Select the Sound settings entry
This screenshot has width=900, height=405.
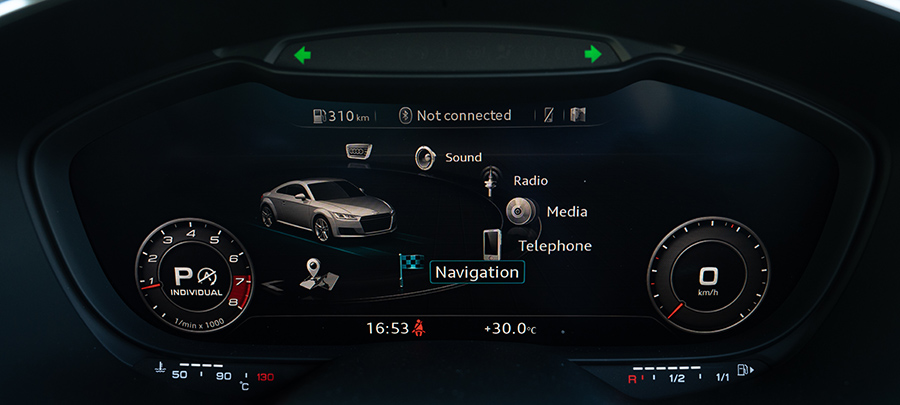(463, 157)
